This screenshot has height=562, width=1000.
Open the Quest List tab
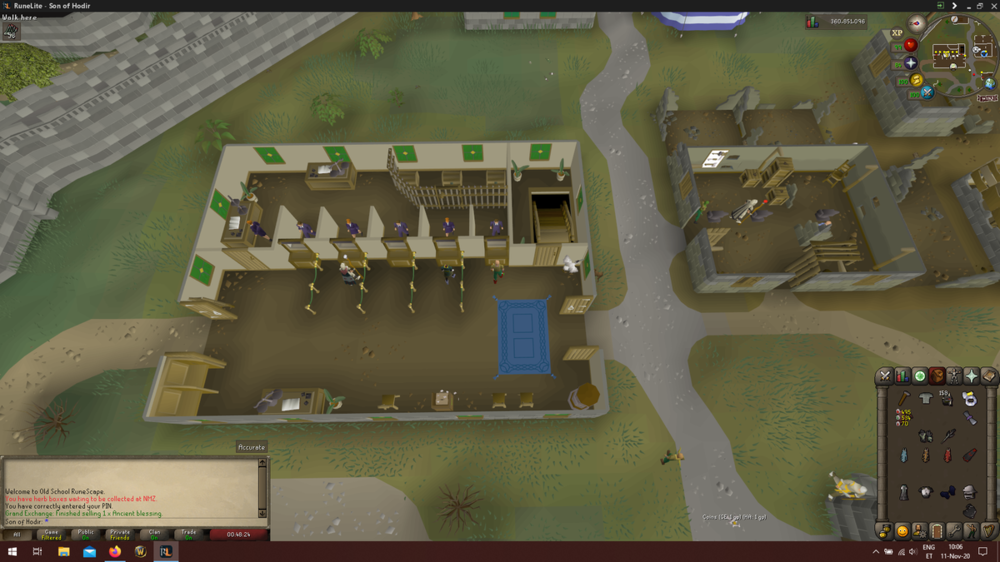click(x=920, y=376)
